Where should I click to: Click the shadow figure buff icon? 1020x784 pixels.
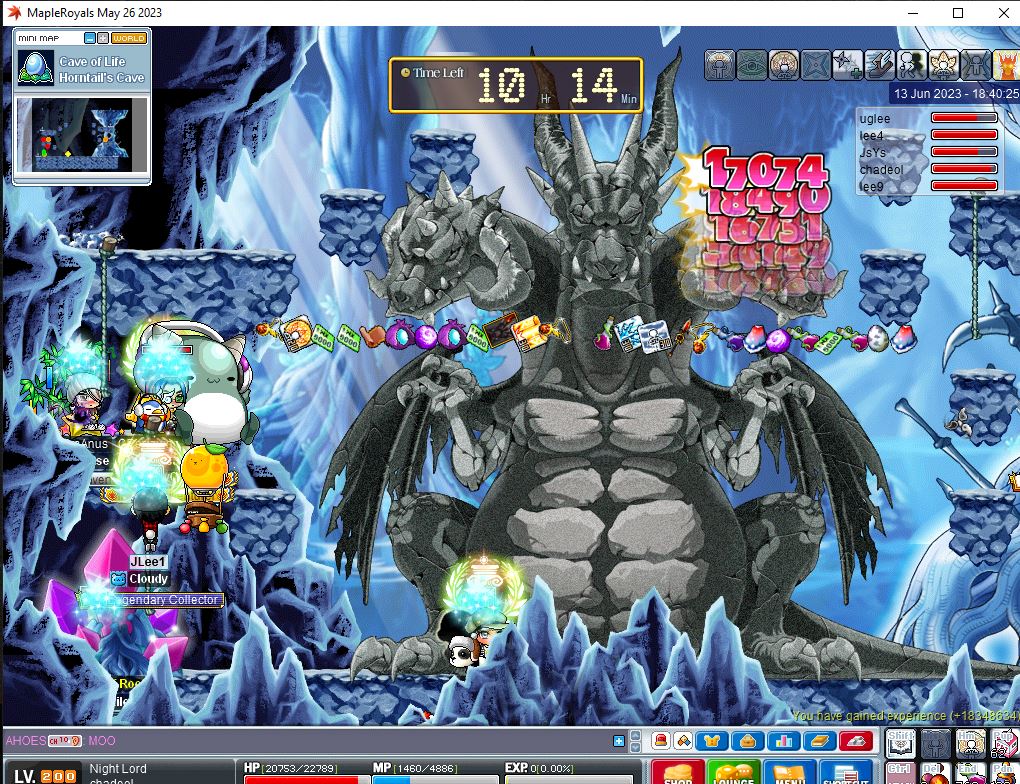[911, 65]
